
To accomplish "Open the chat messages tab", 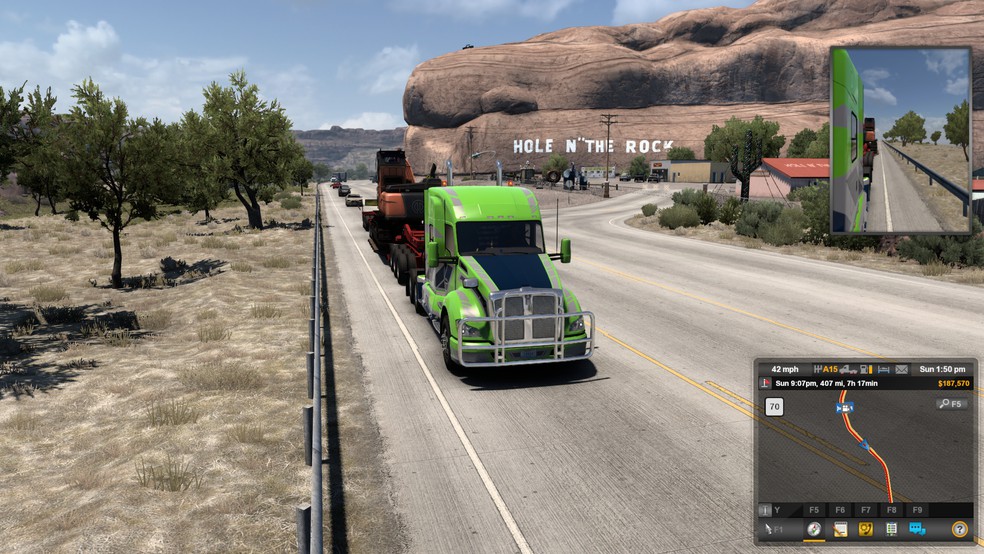I will point(917,529).
